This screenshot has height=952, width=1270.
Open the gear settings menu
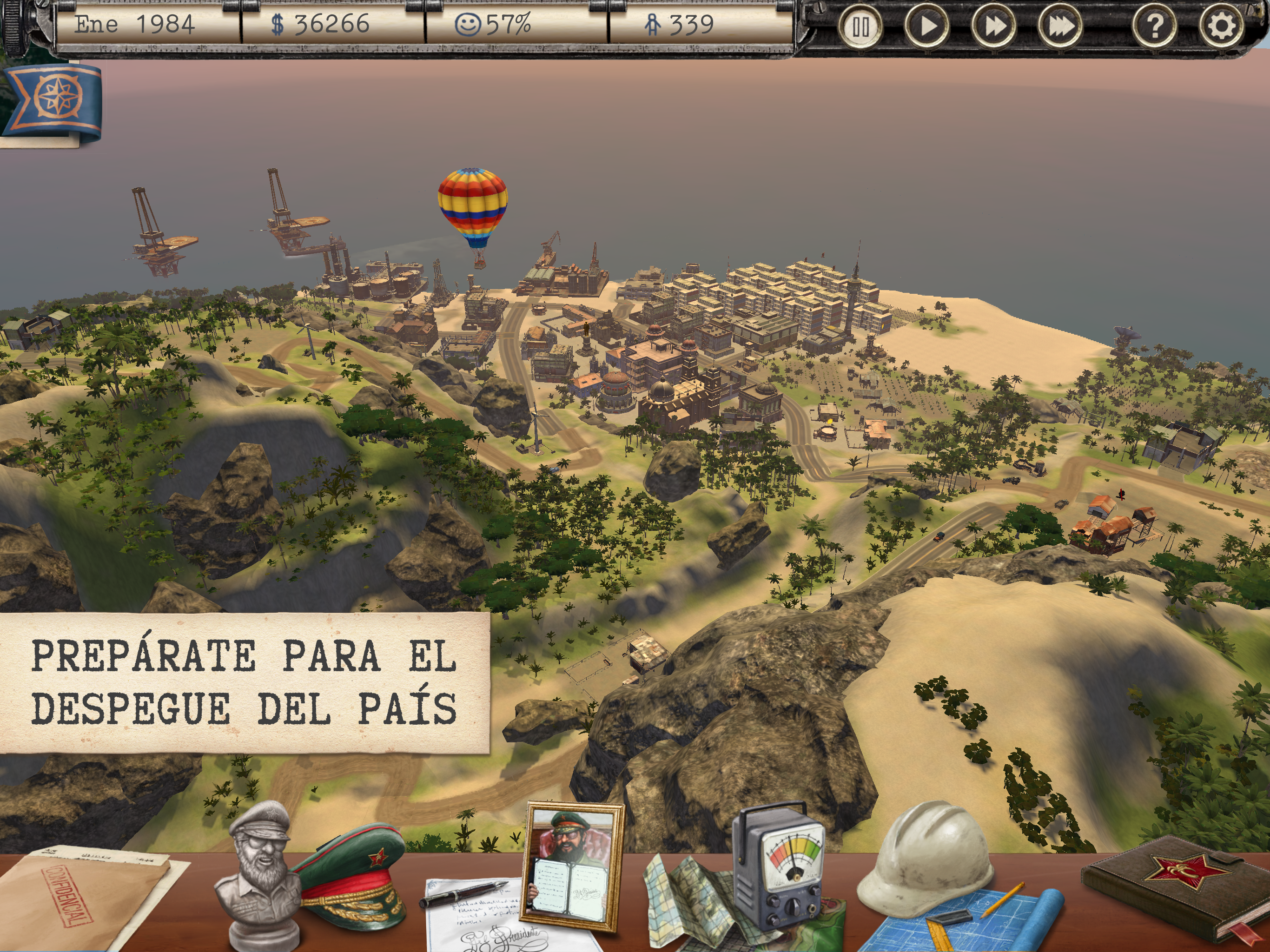click(x=1222, y=27)
